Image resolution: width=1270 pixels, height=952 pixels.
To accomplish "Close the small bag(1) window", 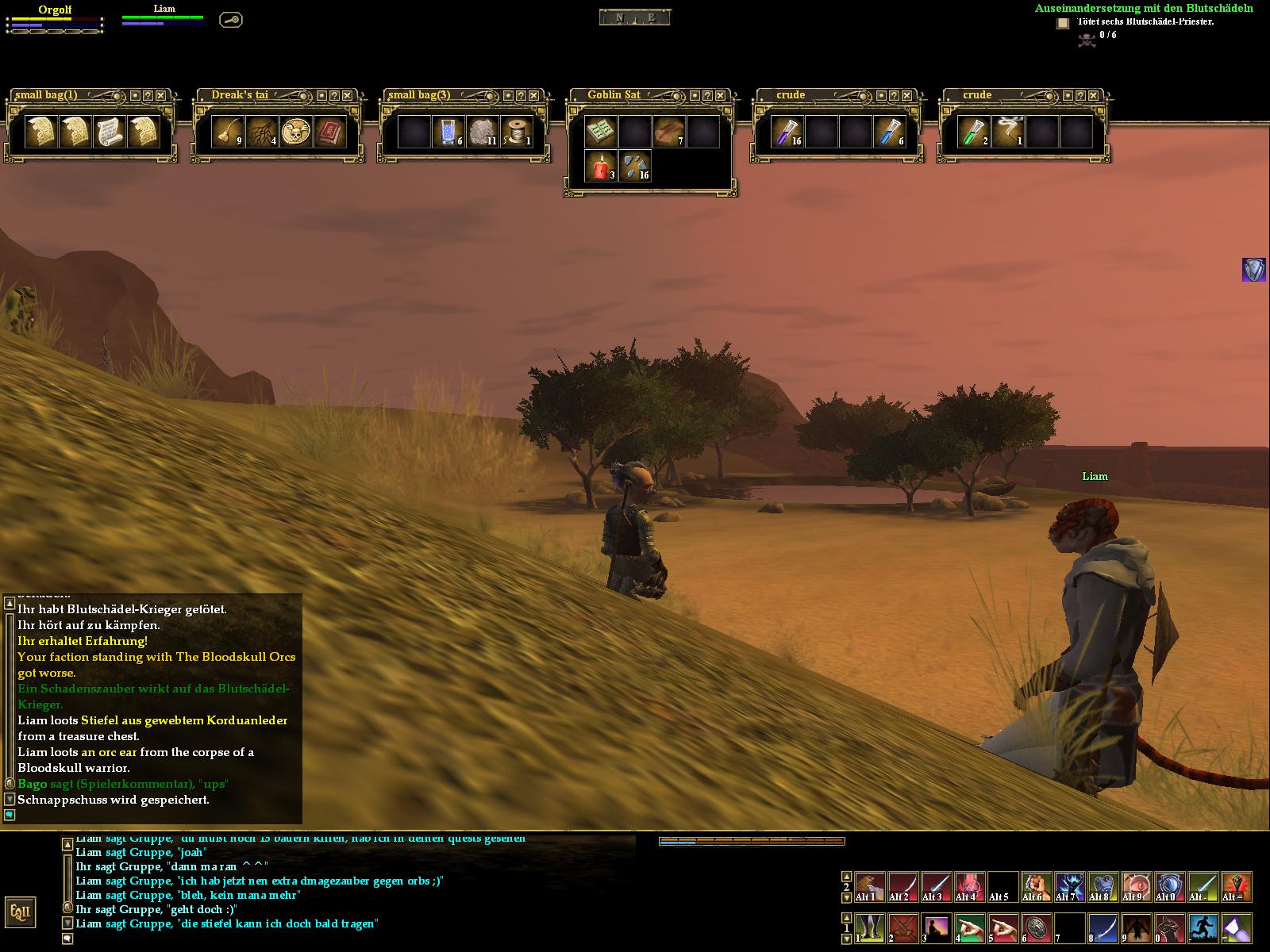I will [x=161, y=95].
